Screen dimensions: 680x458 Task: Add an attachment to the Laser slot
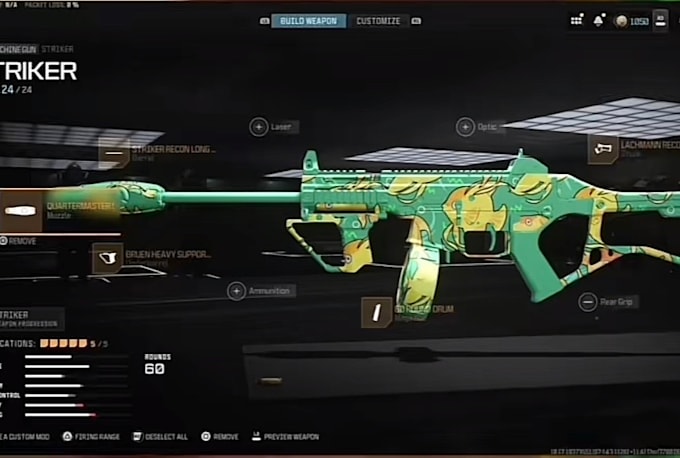[x=259, y=127]
